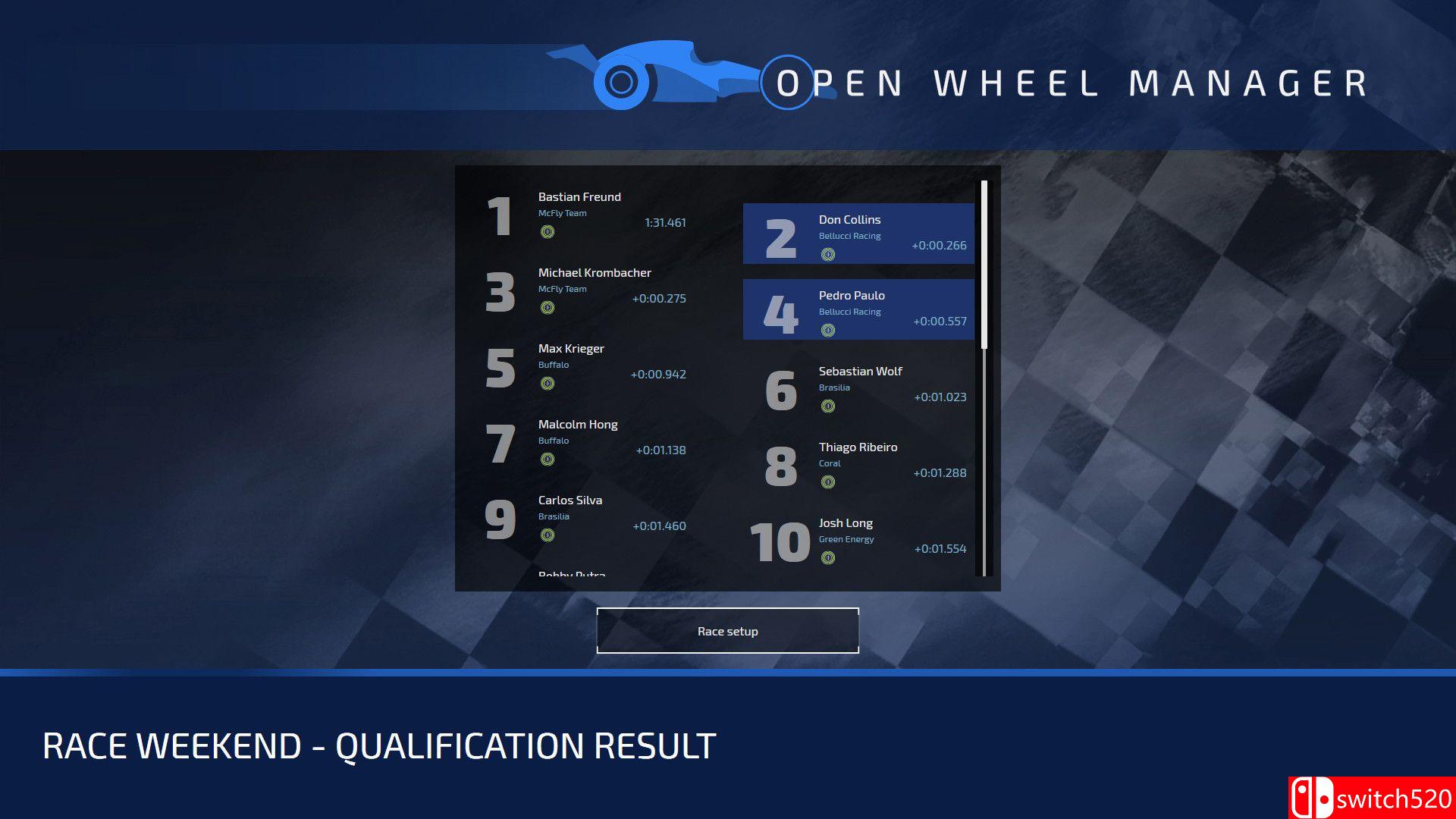Screen dimensions: 1456x819
Task: Select Pedro Paulo's highlighted result row
Action: 857,309
